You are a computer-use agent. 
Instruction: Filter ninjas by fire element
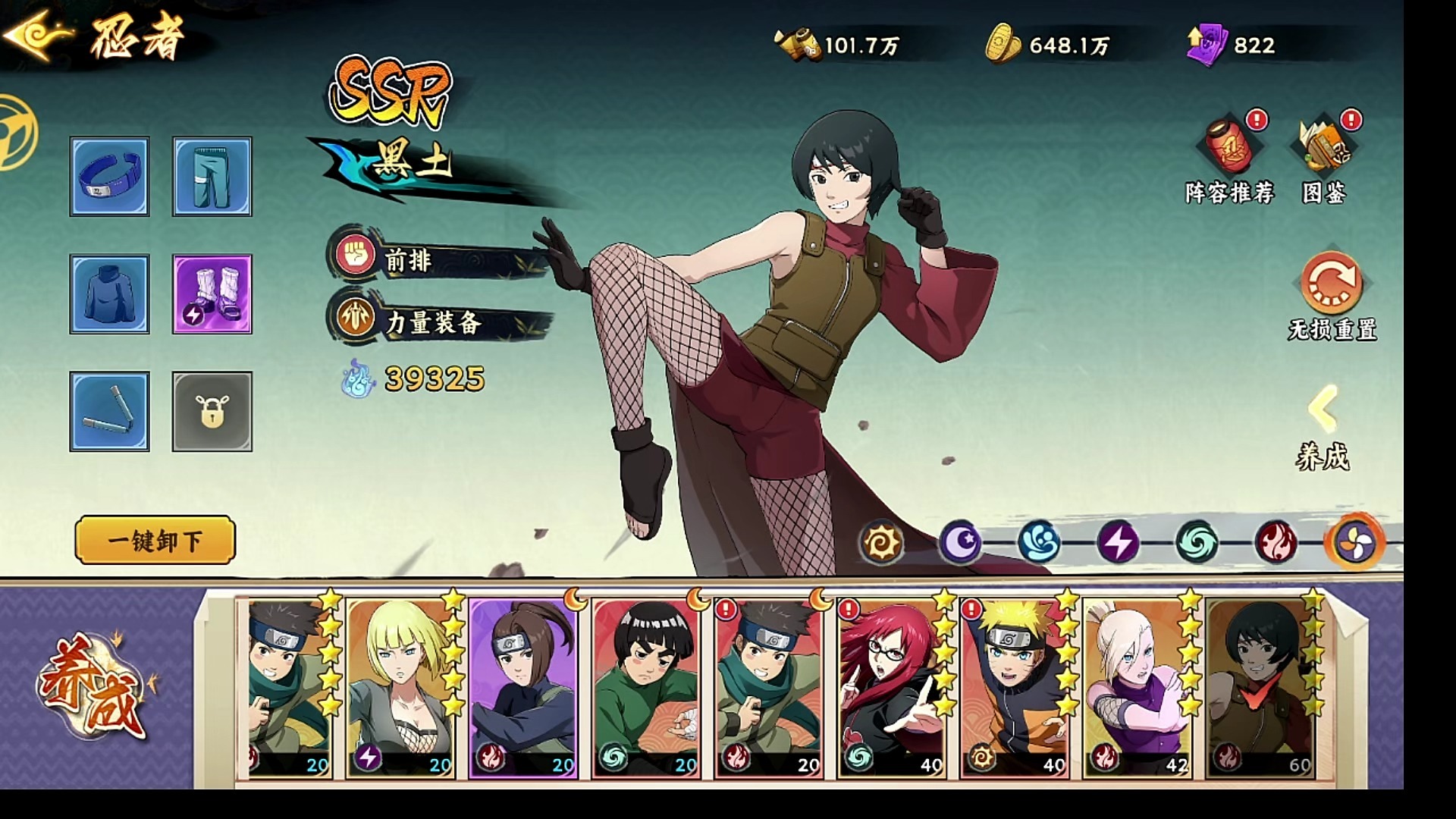1276,543
